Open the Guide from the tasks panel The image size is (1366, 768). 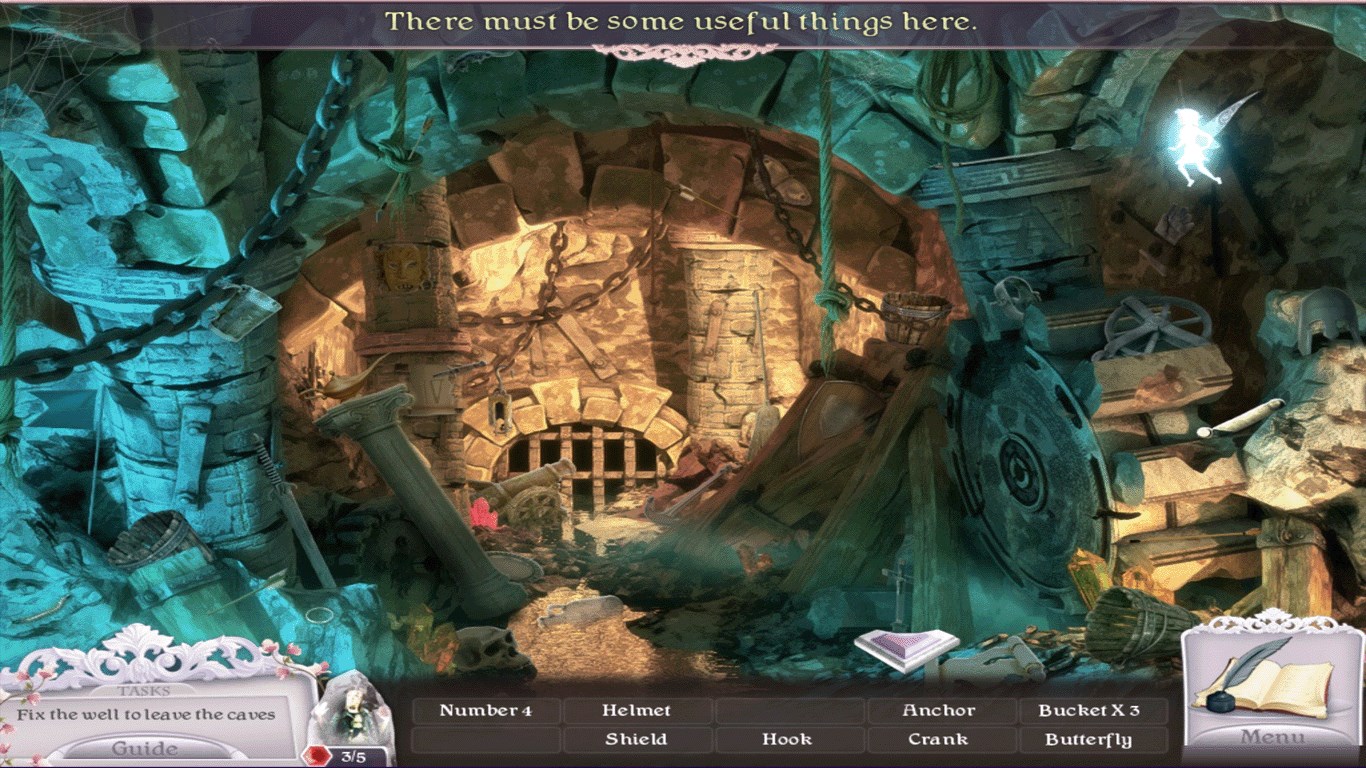[x=144, y=749]
